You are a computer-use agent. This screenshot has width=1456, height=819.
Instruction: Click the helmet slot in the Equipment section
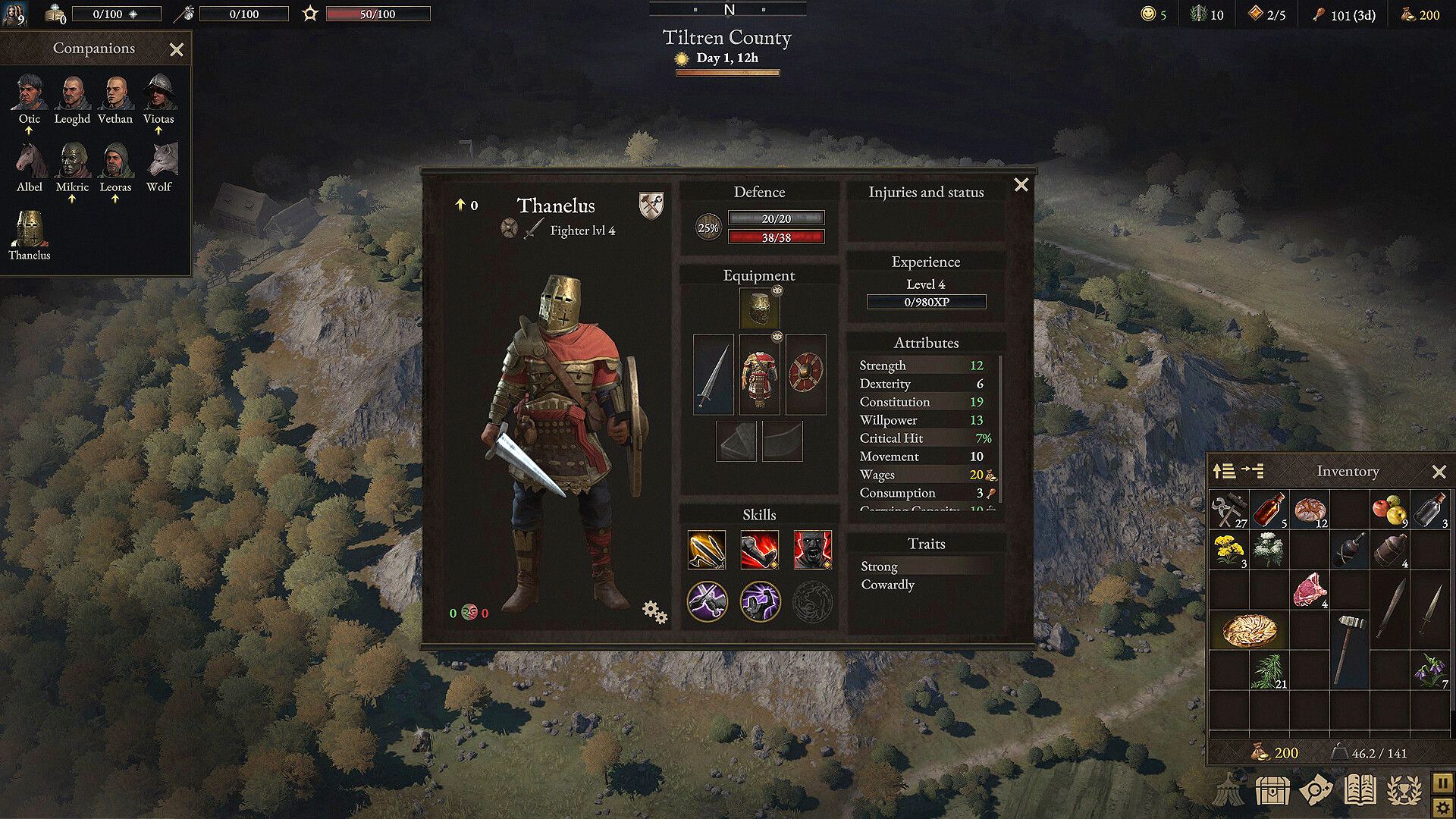click(759, 309)
